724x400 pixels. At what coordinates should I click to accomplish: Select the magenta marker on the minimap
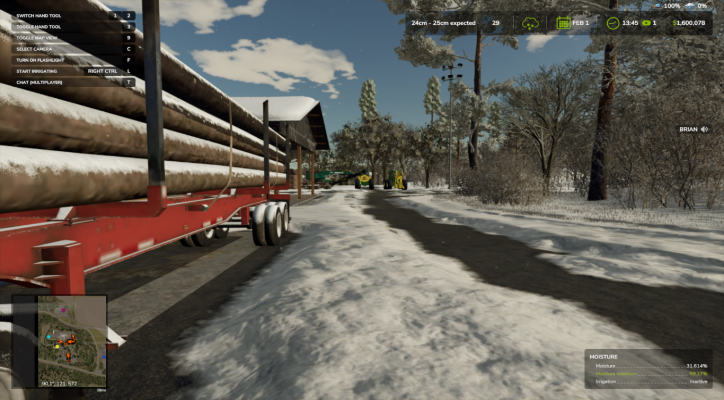pyautogui.click(x=64, y=309)
